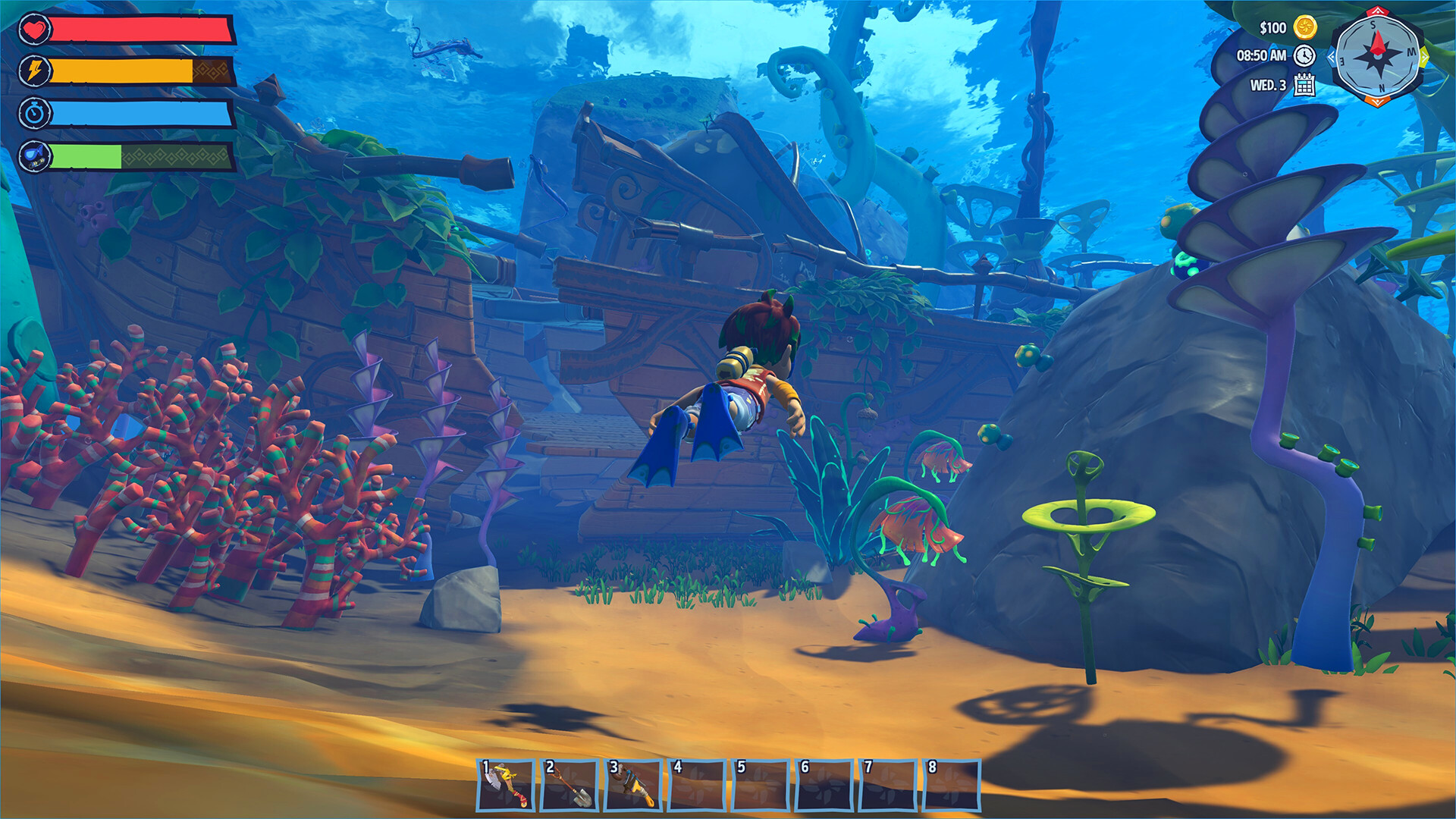The image size is (1456, 819).
Task: Toggle the blue east marker on the compass
Action: (1332, 58)
